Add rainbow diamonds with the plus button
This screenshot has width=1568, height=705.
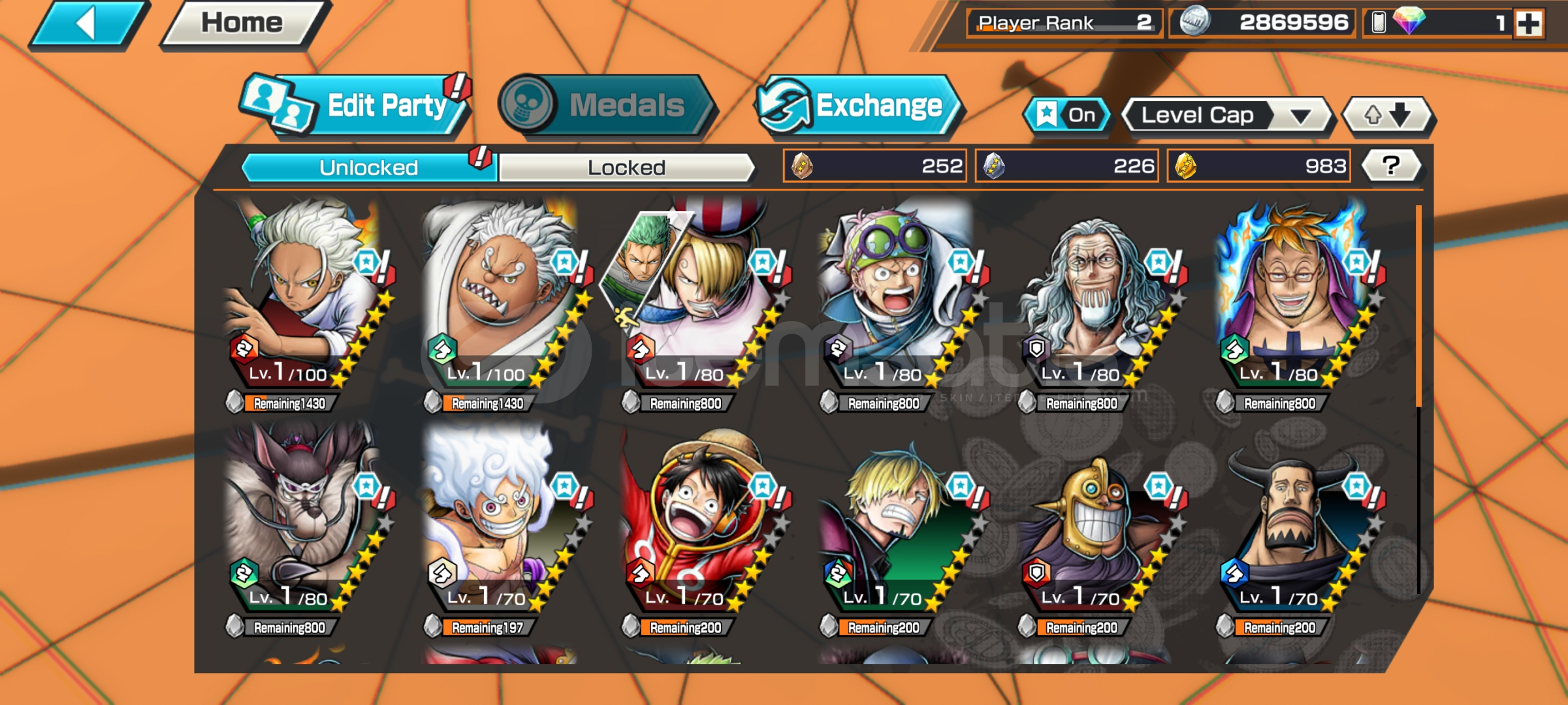pyautogui.click(x=1529, y=23)
